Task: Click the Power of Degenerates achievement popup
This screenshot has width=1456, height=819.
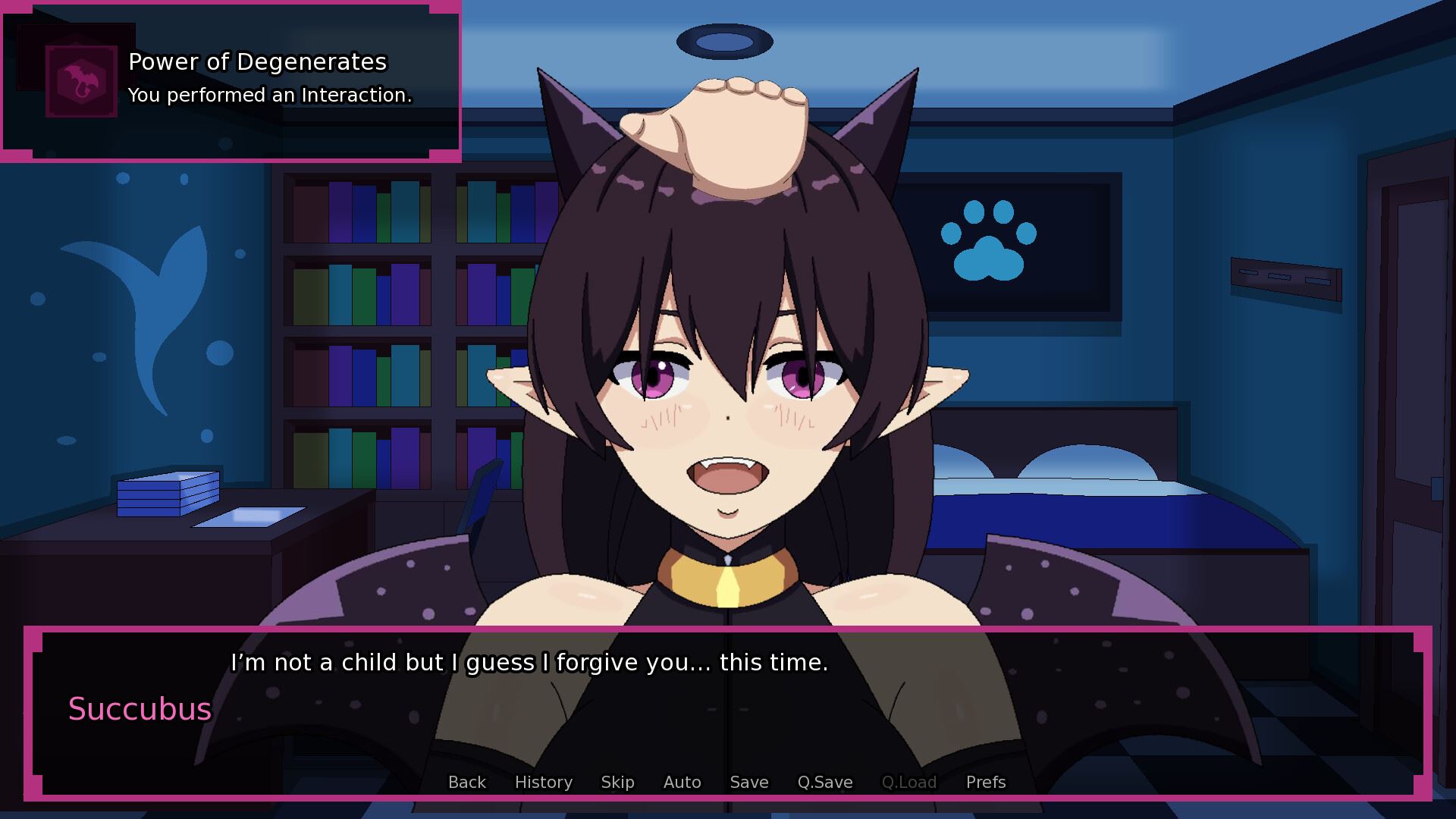Action: [231, 80]
